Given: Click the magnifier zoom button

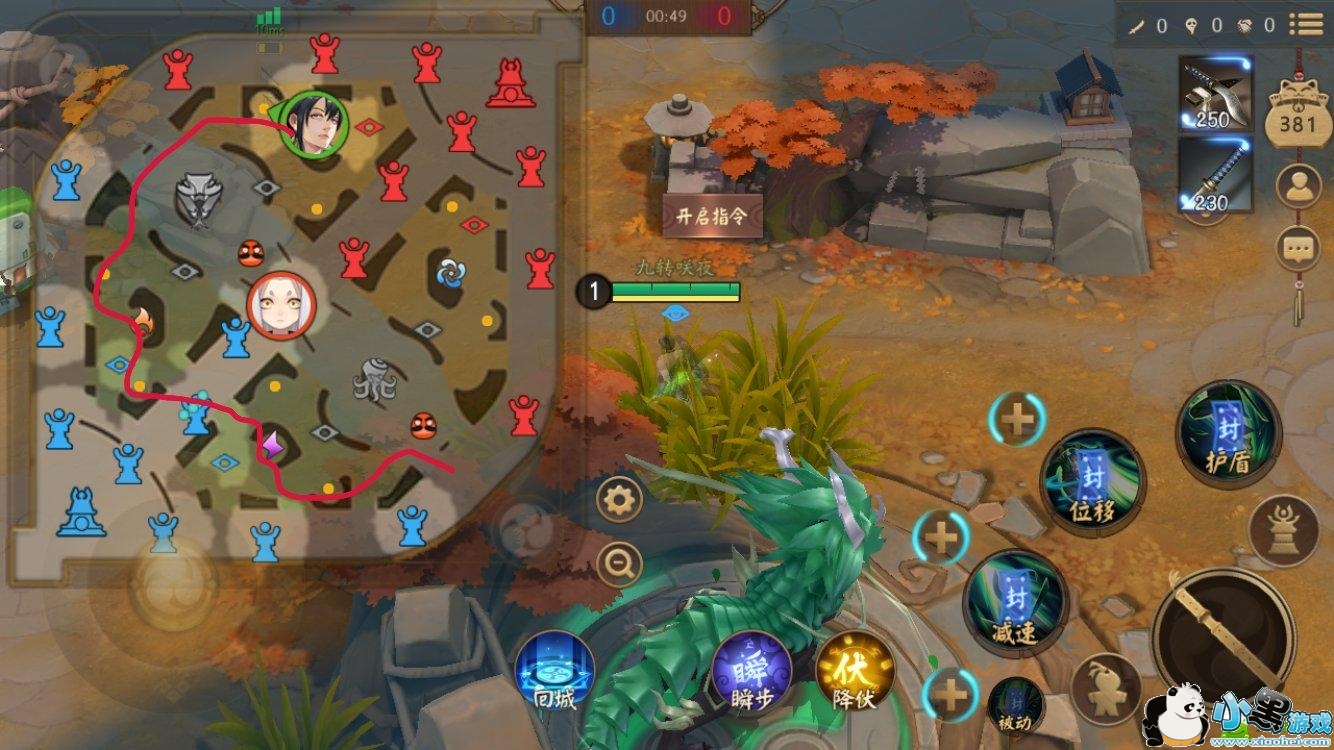Looking at the screenshot, I should [619, 565].
